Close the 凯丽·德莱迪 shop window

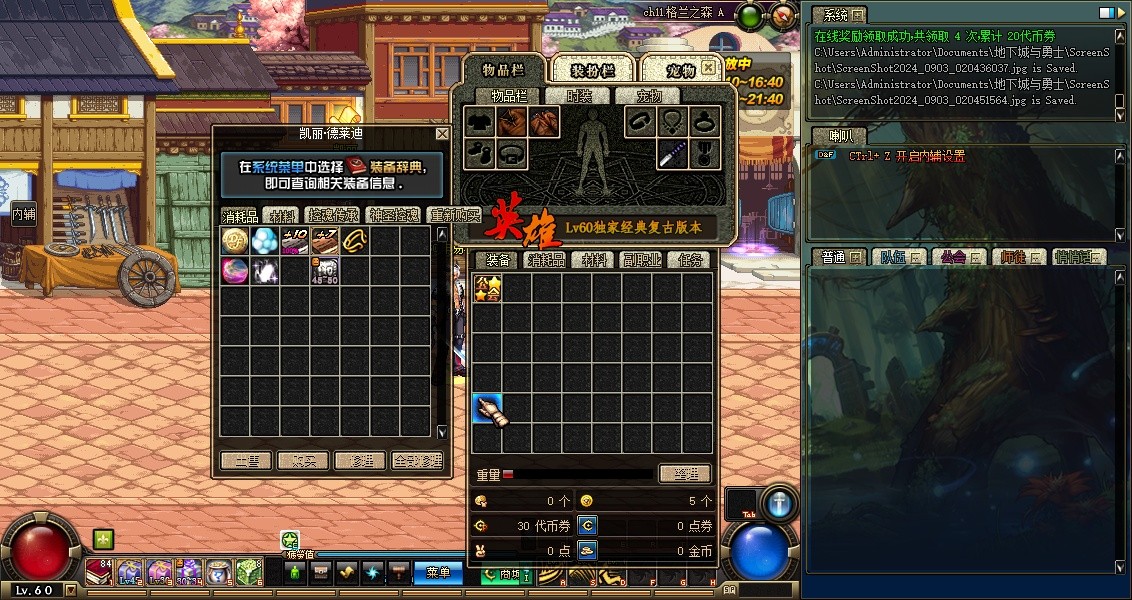pyautogui.click(x=442, y=134)
